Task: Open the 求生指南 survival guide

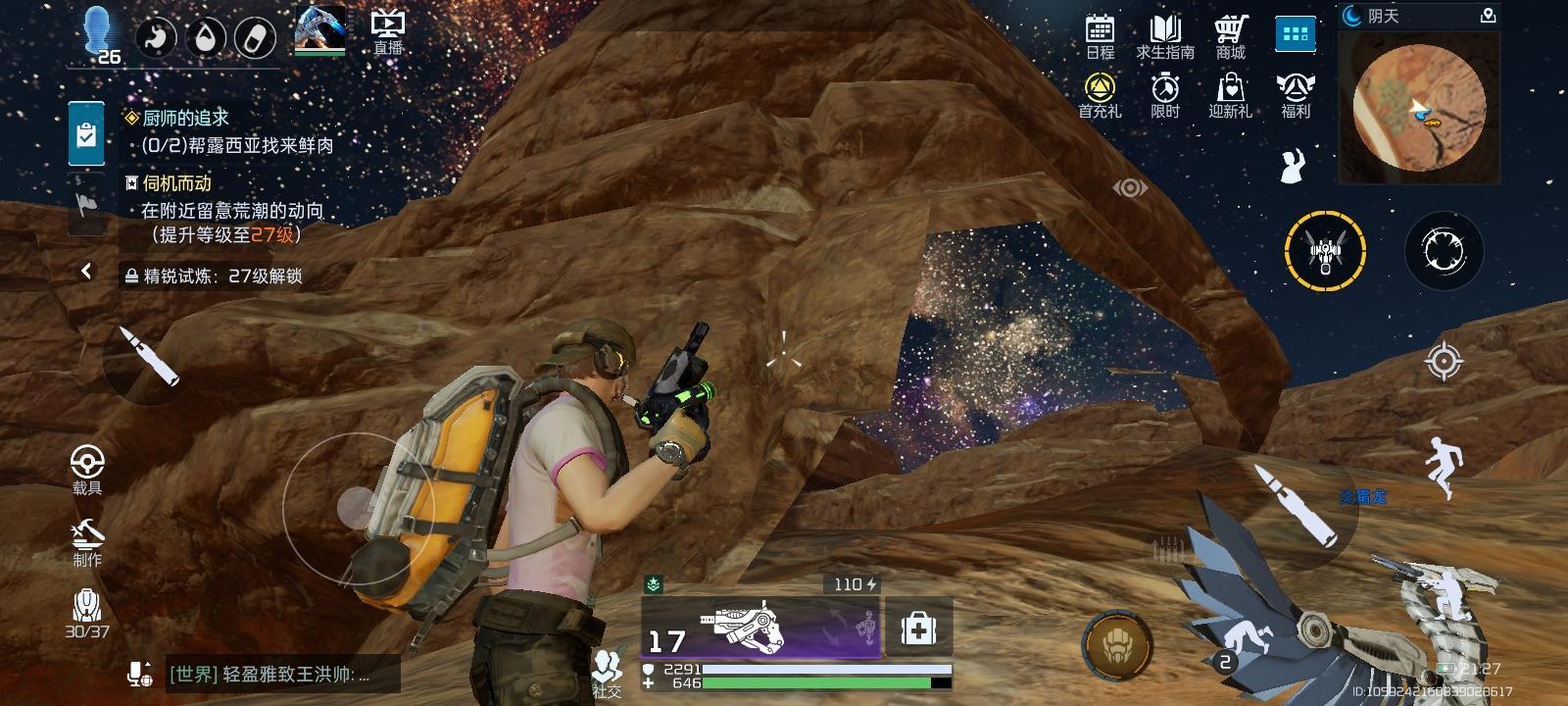Action: 1165,37
